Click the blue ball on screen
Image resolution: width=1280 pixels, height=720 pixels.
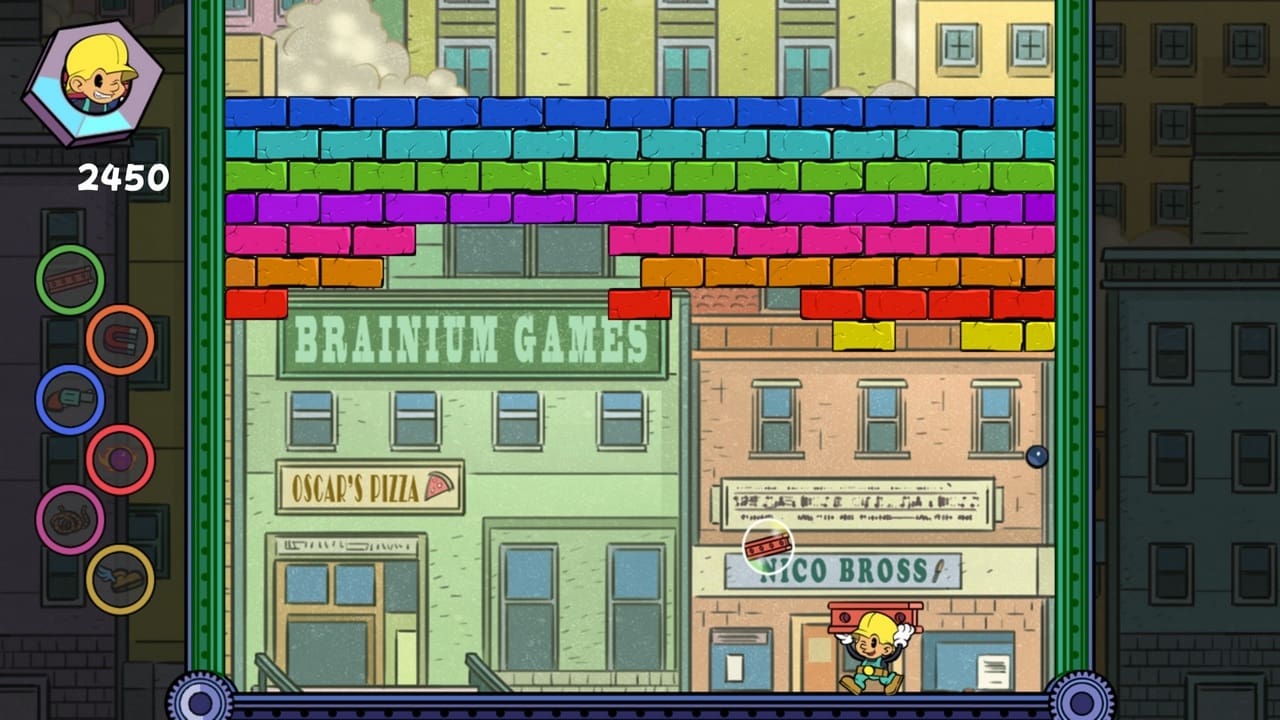(x=1035, y=456)
